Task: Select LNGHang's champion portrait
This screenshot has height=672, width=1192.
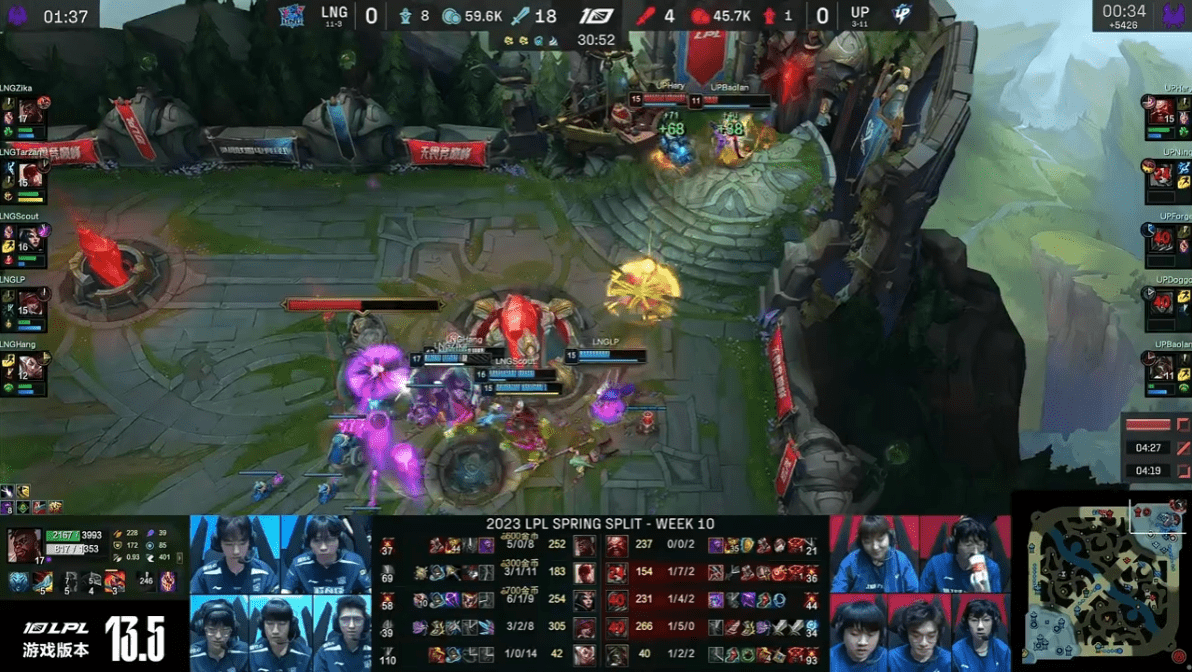Action: [30, 366]
